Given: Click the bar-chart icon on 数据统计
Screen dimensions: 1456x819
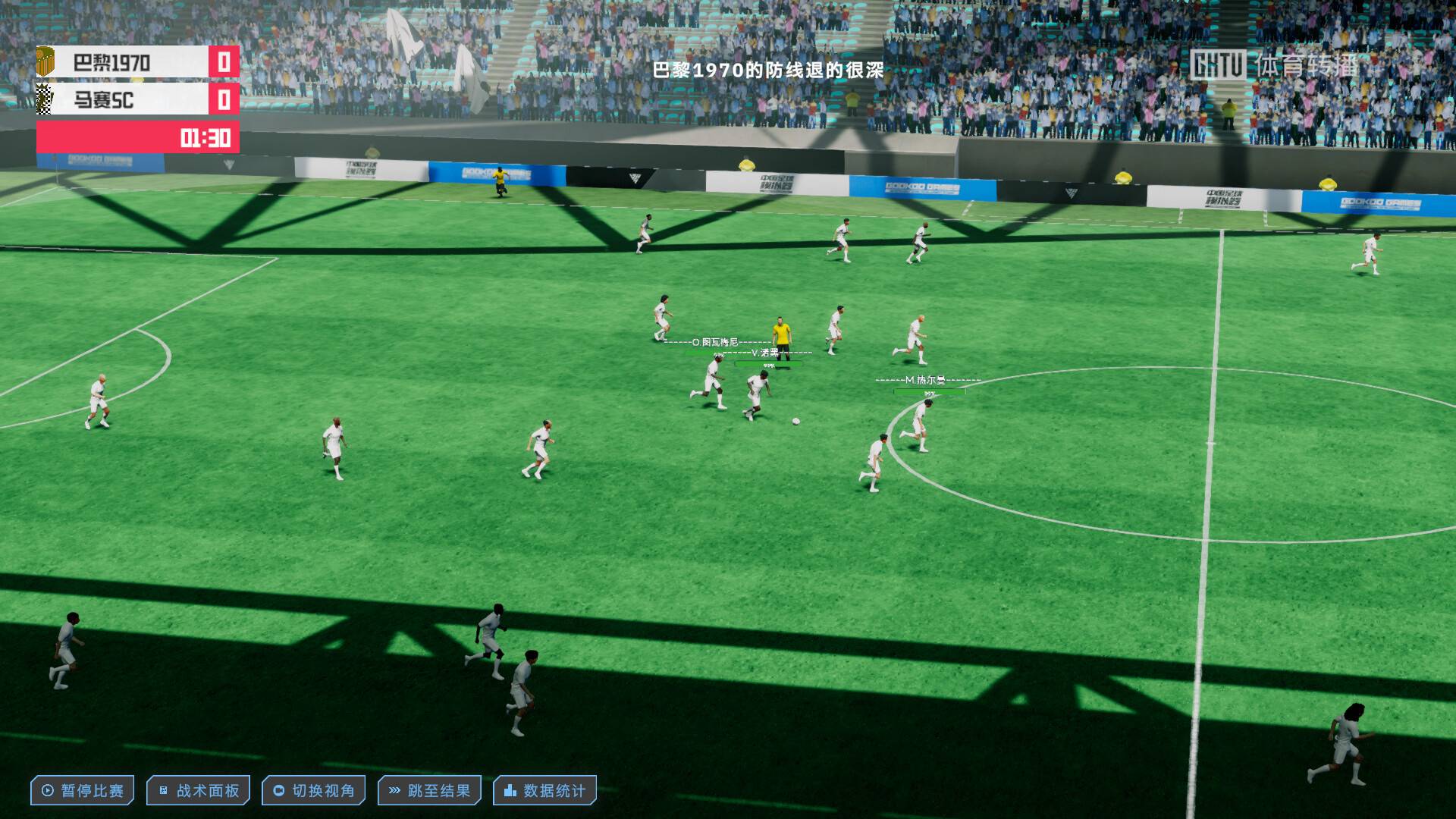Looking at the screenshot, I should click(x=509, y=789).
